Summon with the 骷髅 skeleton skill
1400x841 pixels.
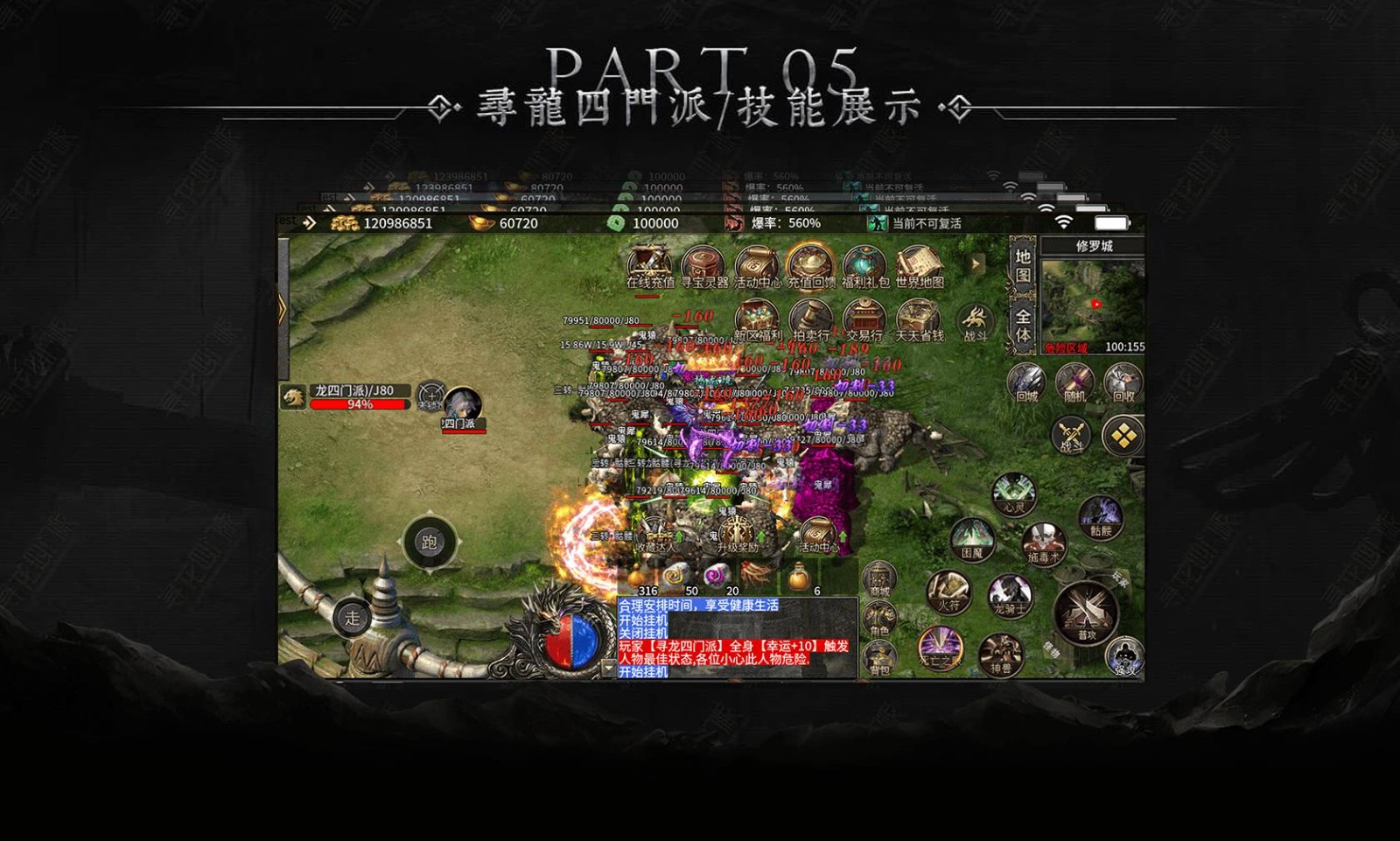[1100, 516]
